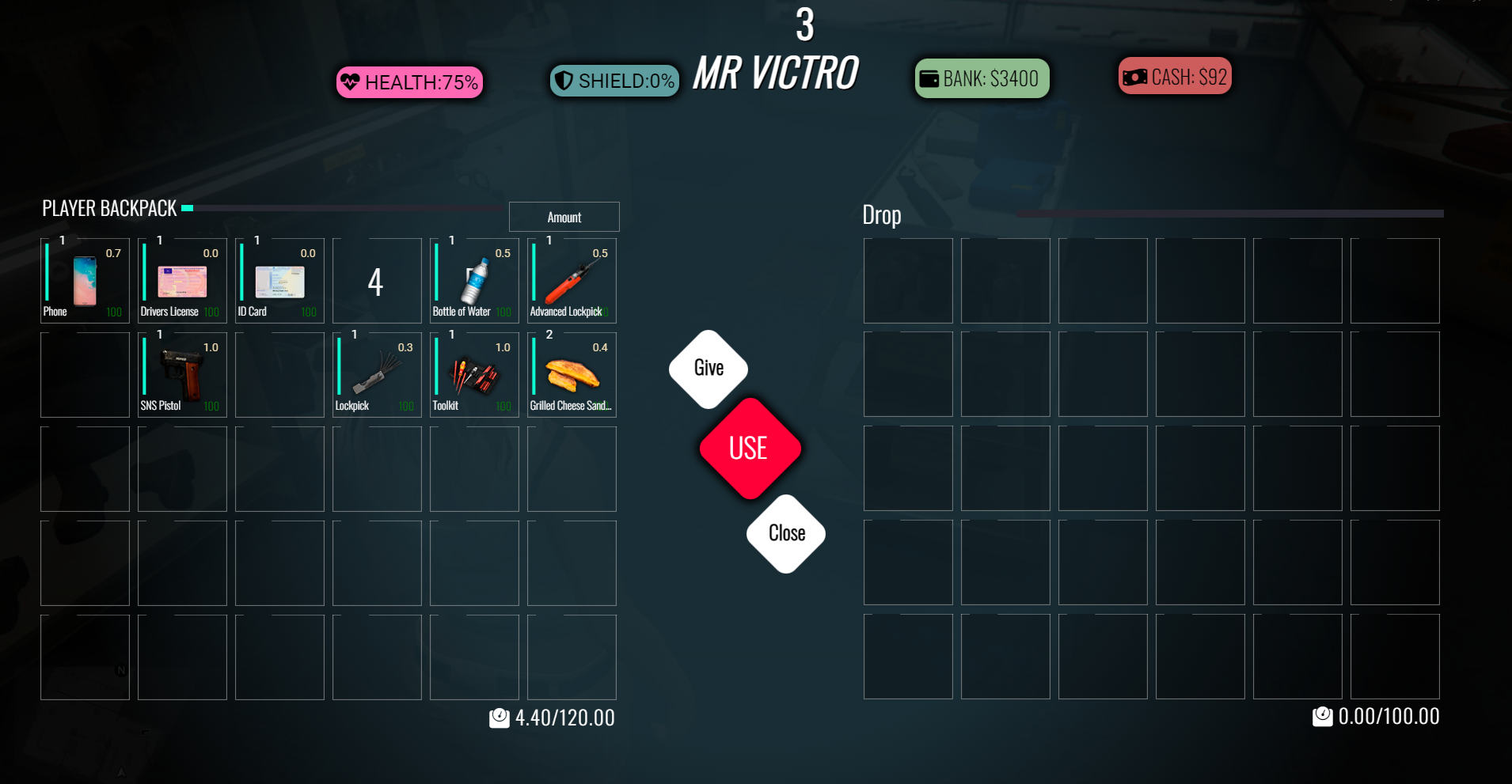1512x784 pixels.
Task: Choose the Bottle of Water slot
Action: (x=474, y=281)
